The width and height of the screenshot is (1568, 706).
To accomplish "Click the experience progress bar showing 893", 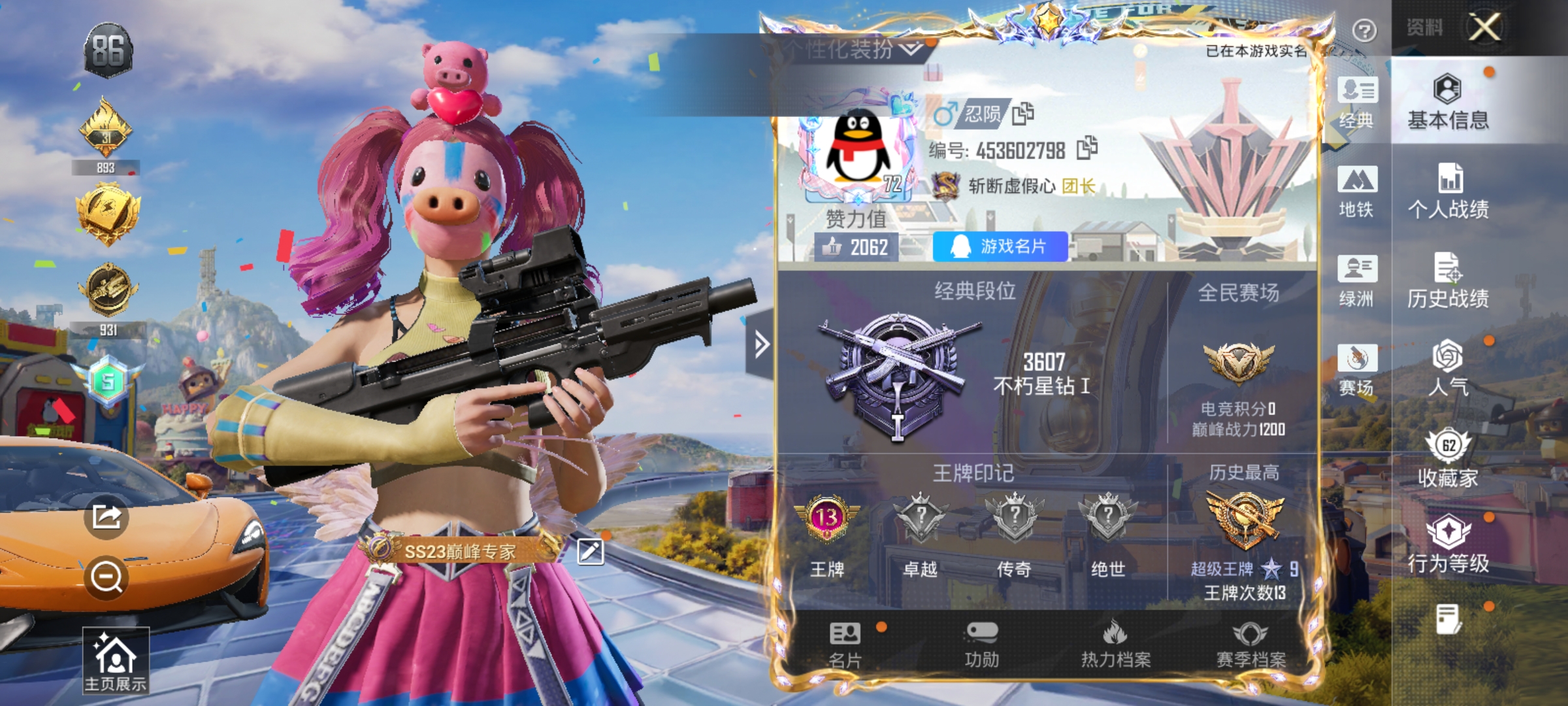I will click(106, 167).
